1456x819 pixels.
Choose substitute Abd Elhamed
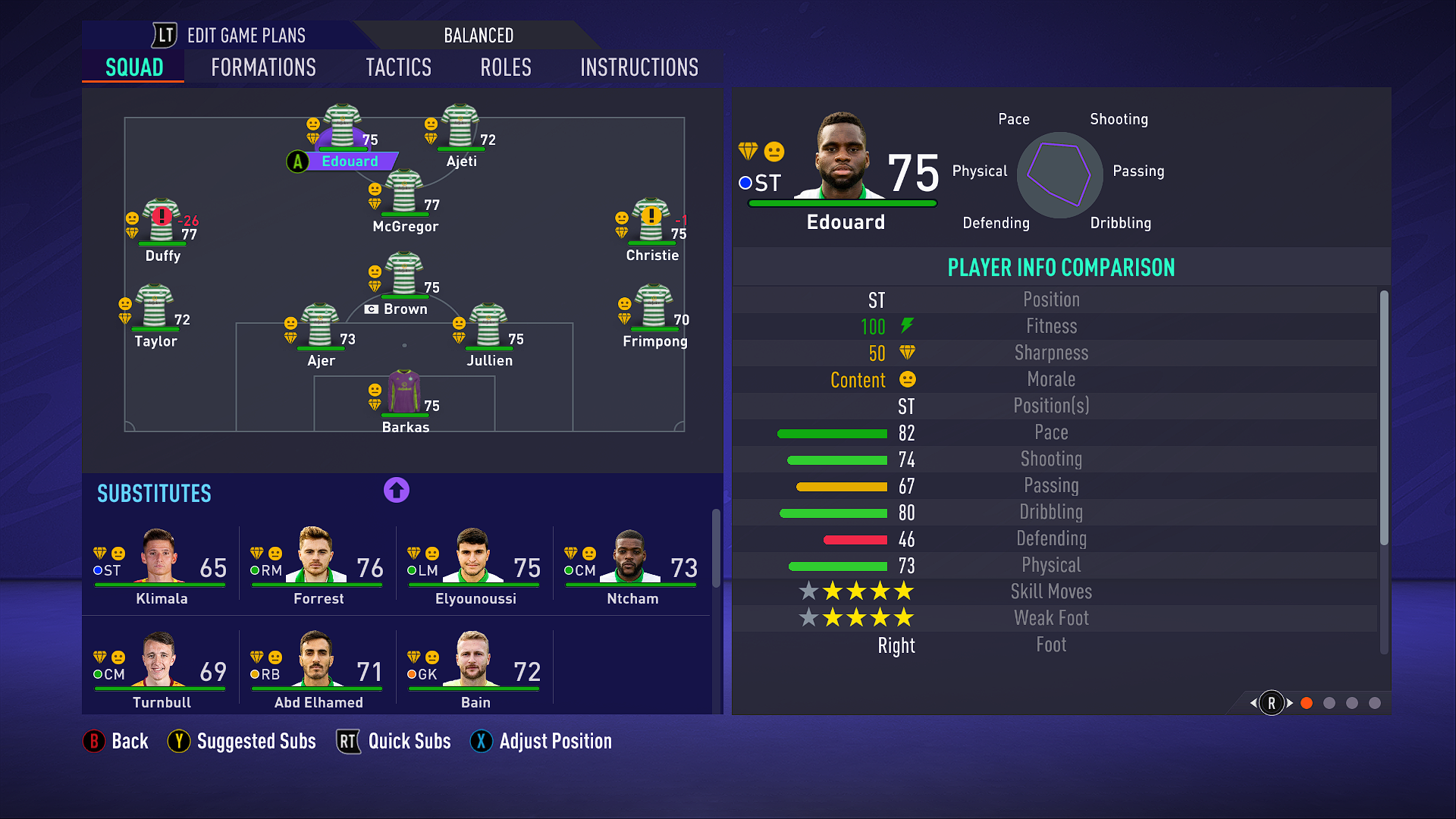click(318, 669)
